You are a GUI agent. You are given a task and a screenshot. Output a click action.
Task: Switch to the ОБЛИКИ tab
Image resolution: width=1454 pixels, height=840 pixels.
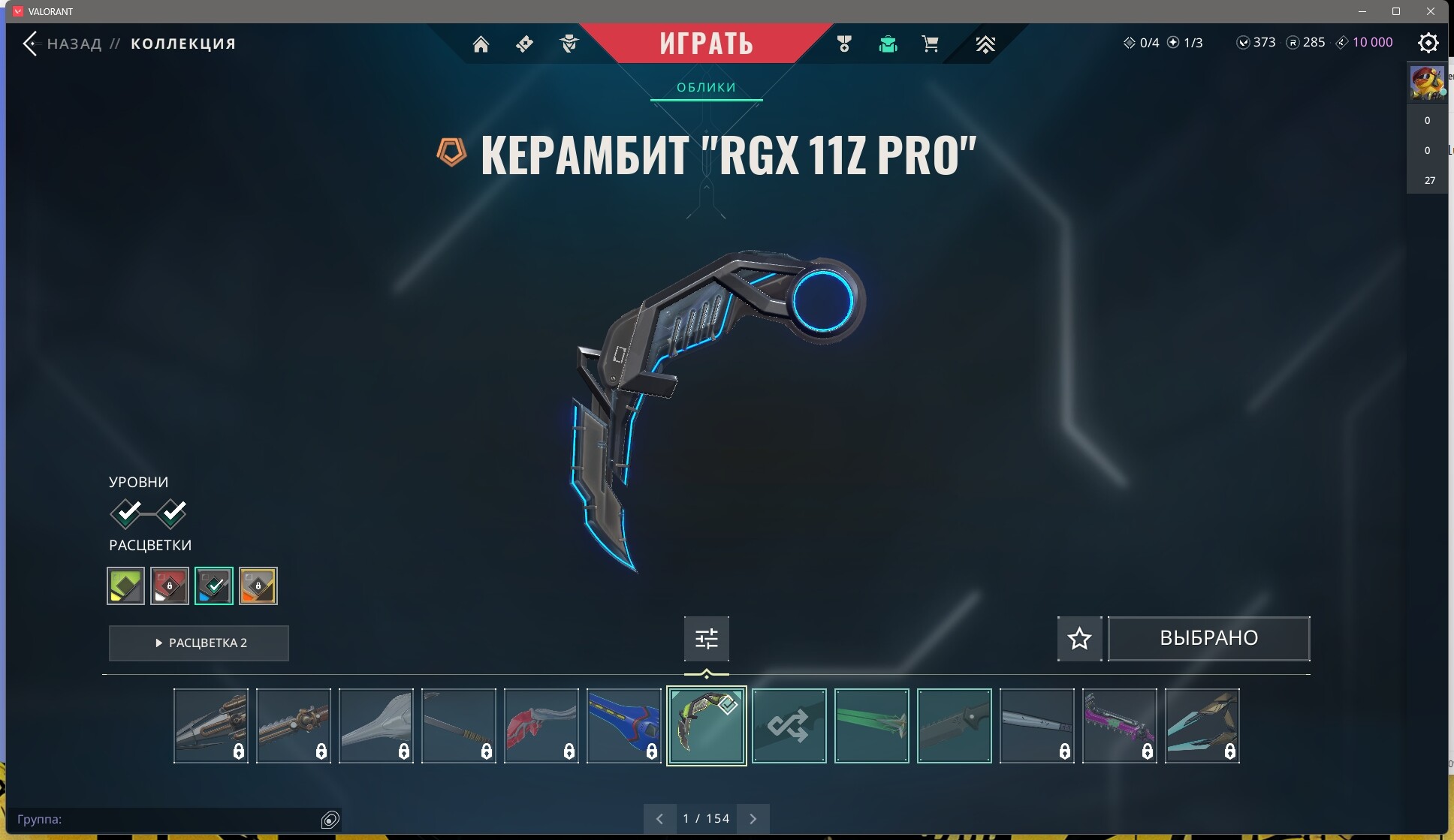706,87
